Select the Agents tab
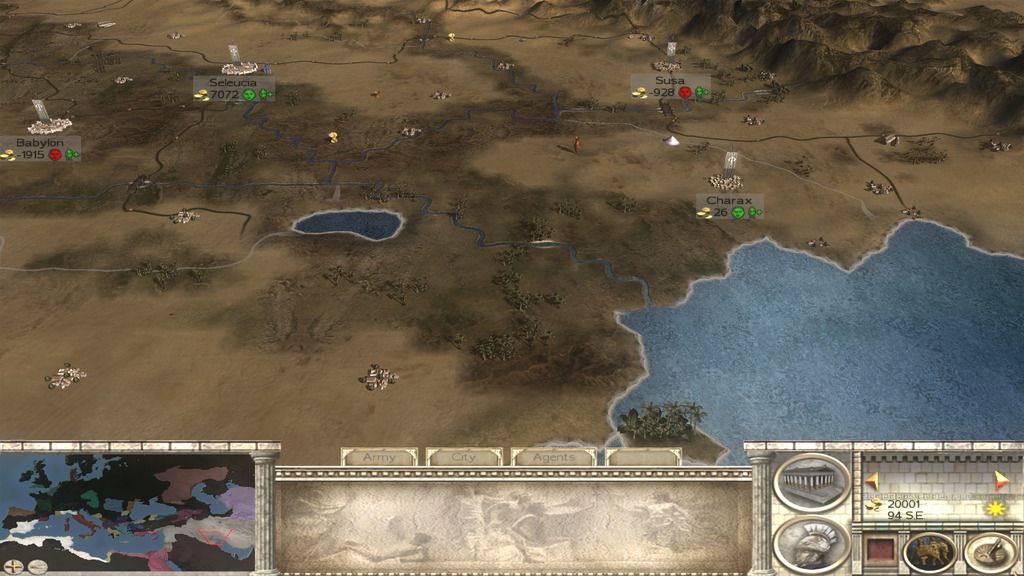 coord(553,457)
